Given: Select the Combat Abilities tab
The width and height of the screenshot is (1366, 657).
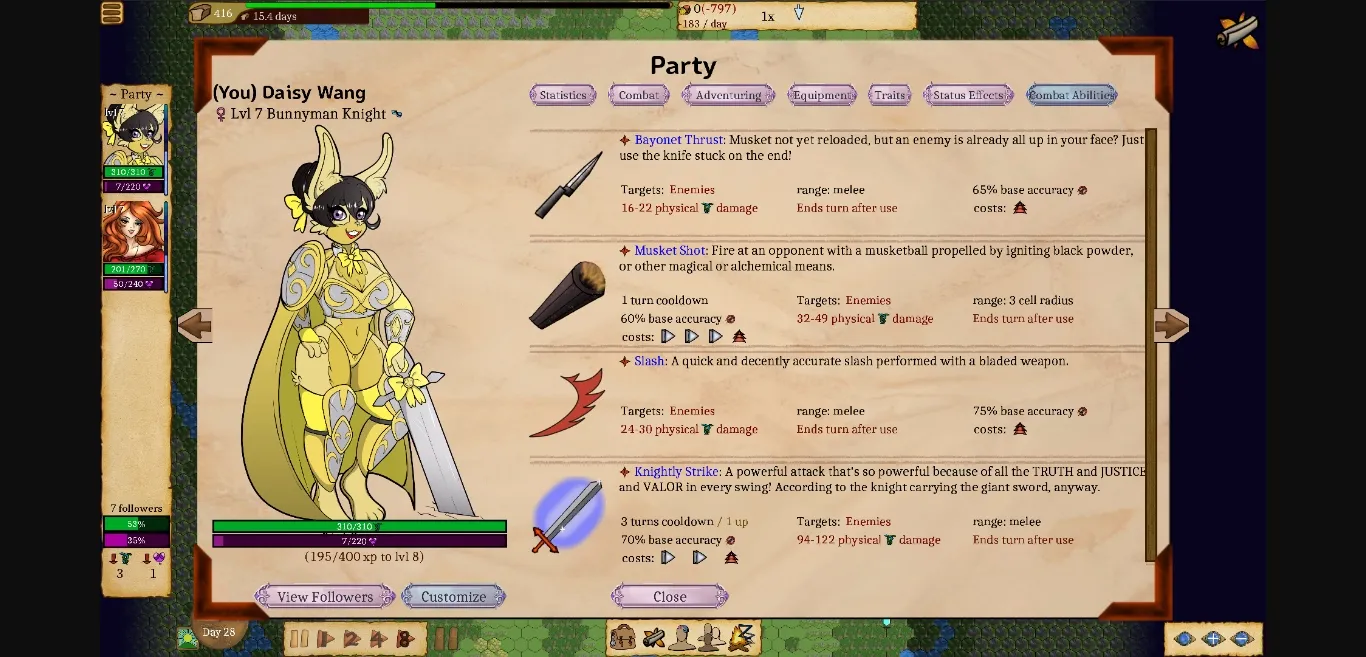Looking at the screenshot, I should 1071,95.
